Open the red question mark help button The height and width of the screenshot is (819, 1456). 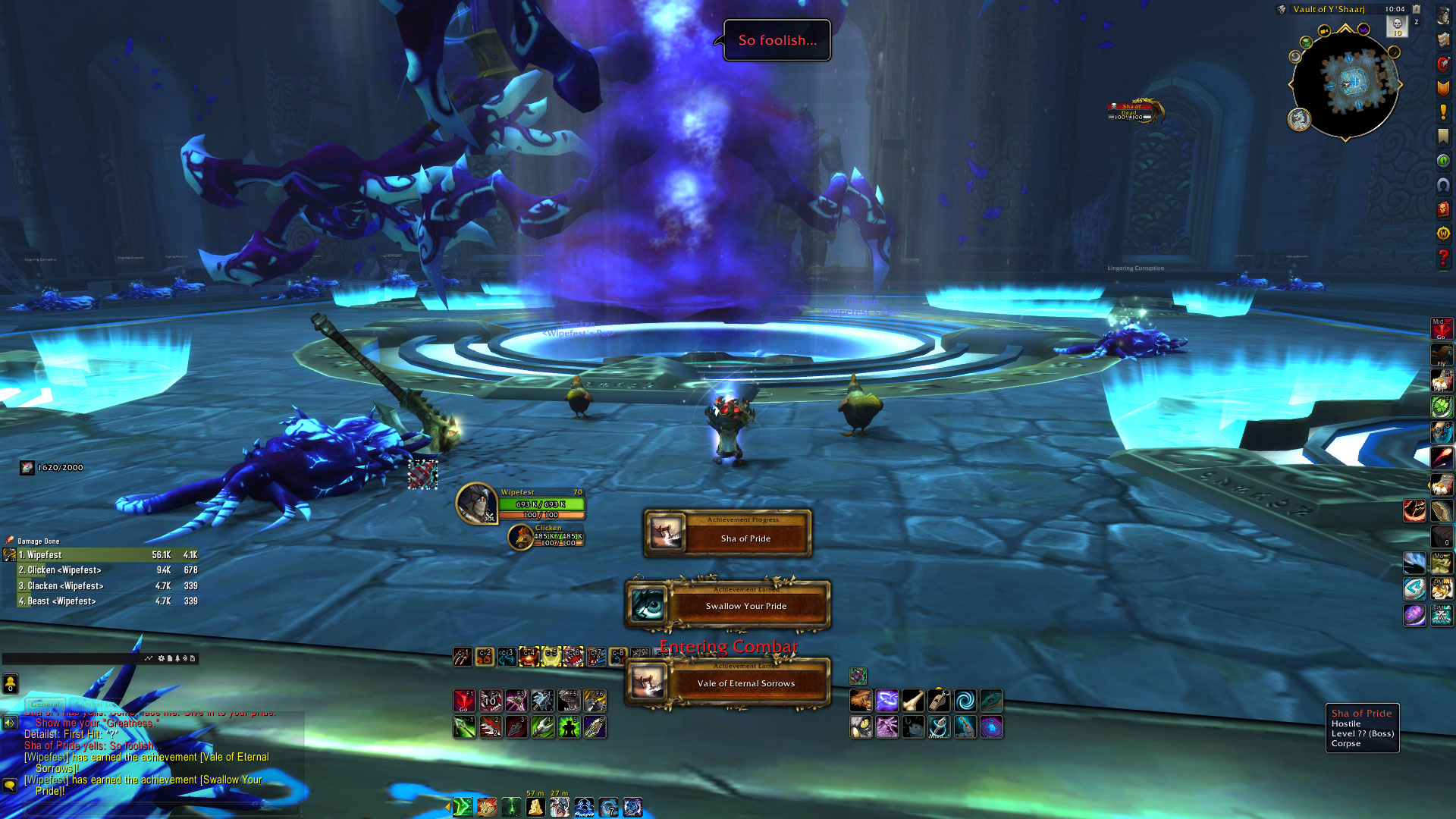1443,258
